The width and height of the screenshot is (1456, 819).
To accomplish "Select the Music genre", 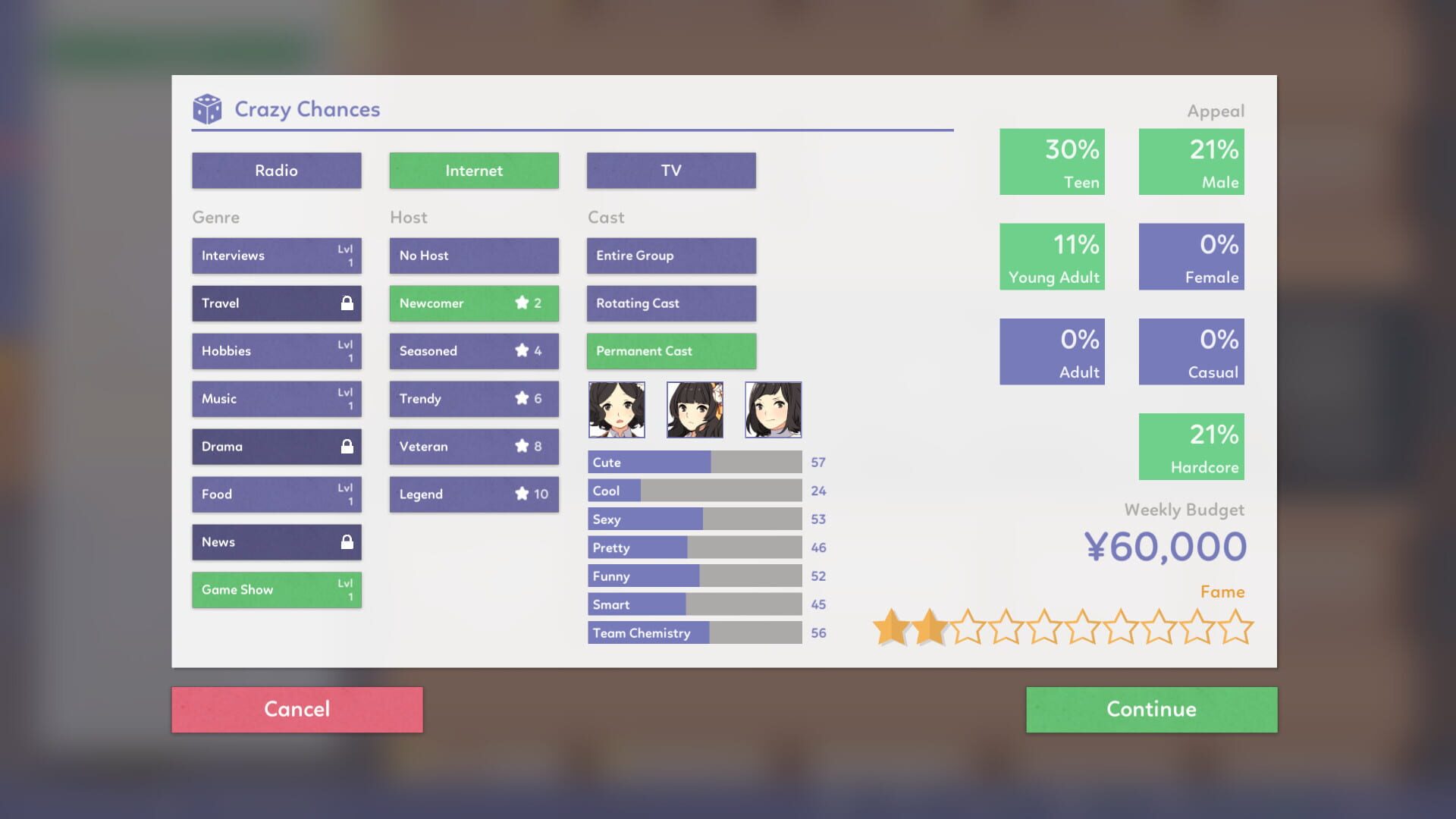I will (x=276, y=398).
